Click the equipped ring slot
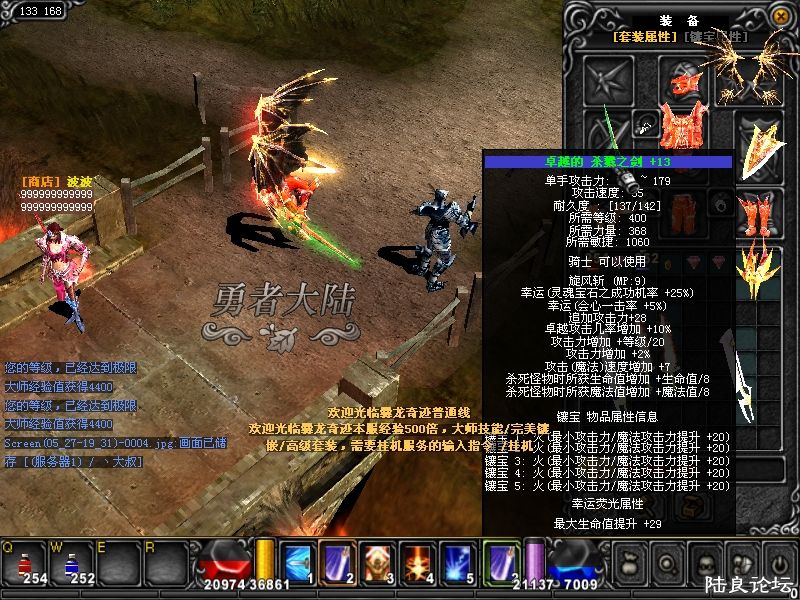This screenshot has width=800, height=600. pos(719,205)
